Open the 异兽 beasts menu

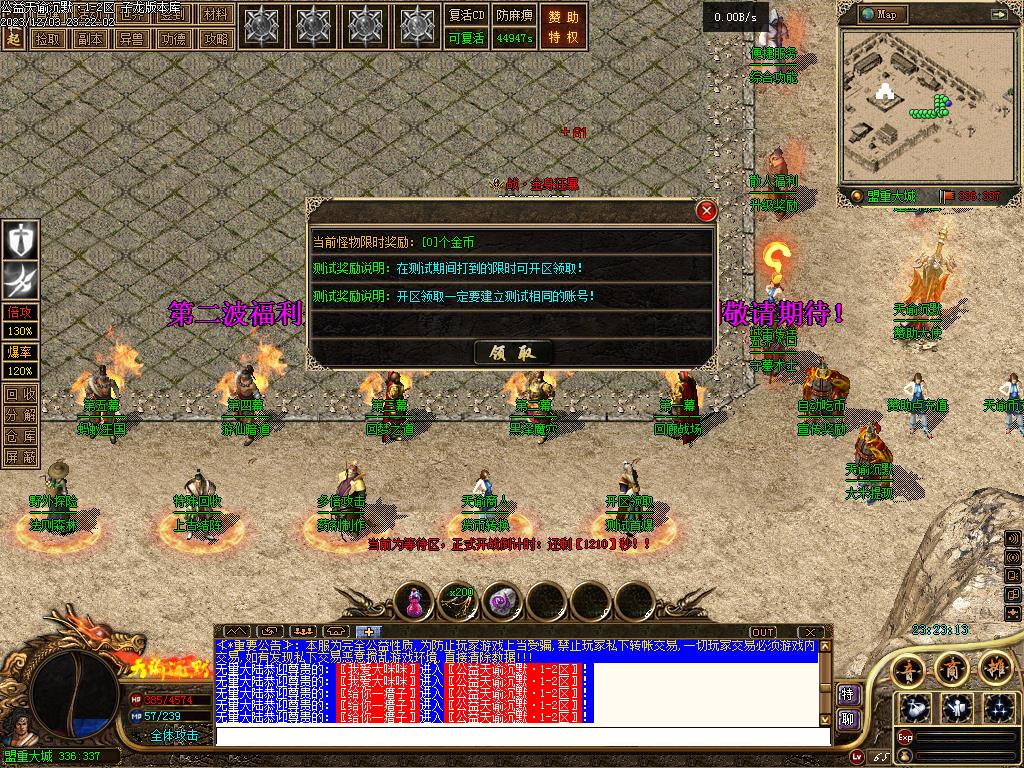[x=131, y=39]
